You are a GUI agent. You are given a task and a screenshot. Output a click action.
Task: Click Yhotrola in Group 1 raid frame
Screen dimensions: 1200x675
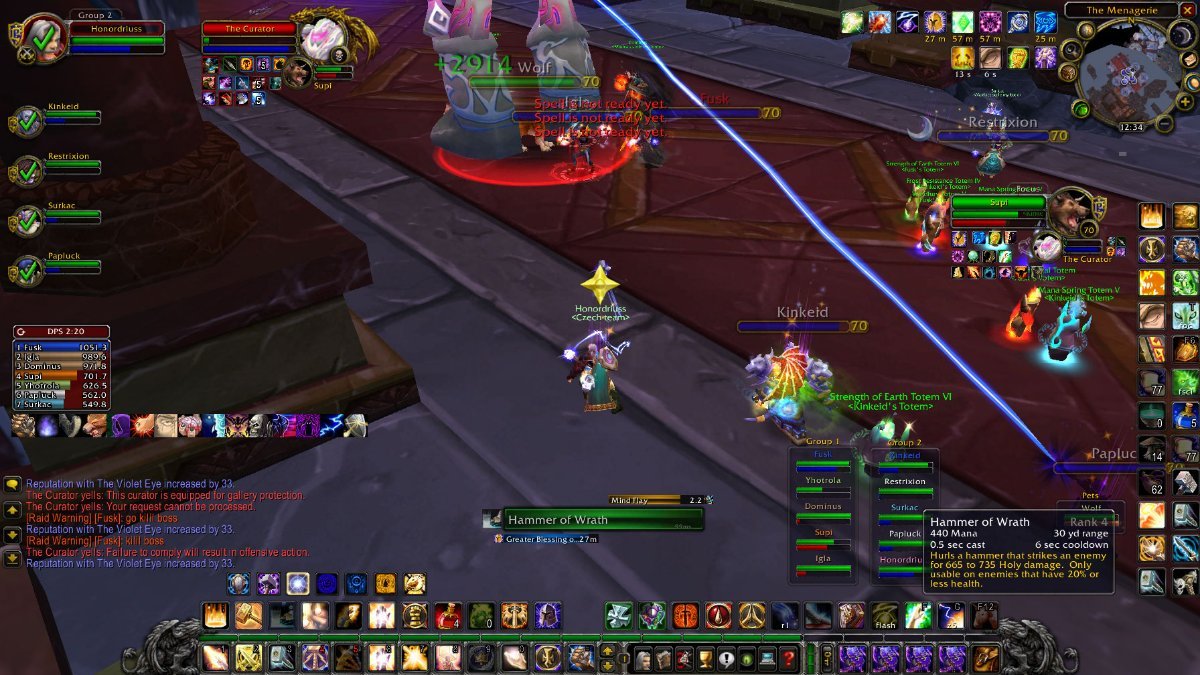pos(823,481)
